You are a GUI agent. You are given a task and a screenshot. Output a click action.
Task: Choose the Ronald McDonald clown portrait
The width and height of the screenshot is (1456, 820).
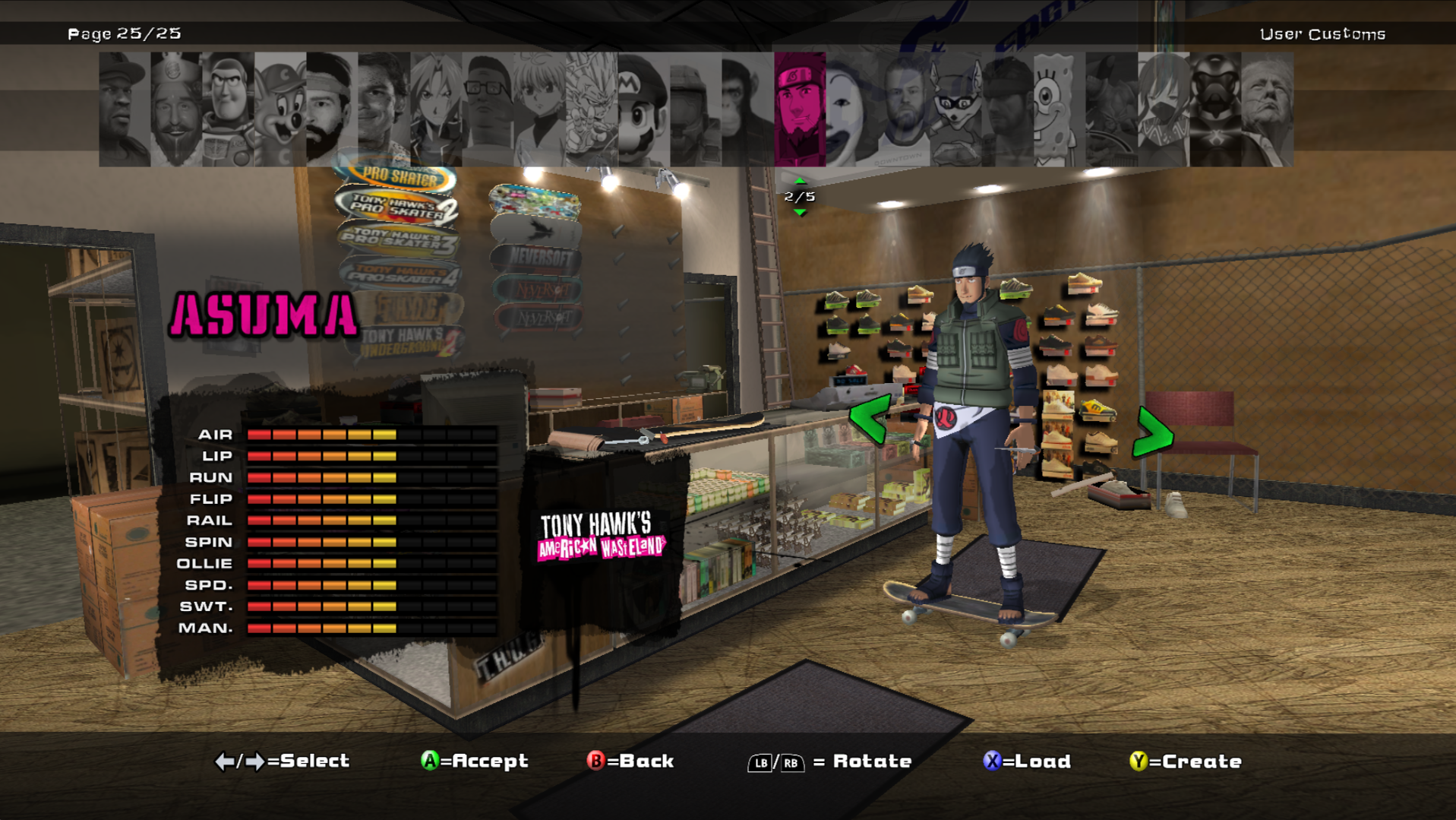pos(851,109)
